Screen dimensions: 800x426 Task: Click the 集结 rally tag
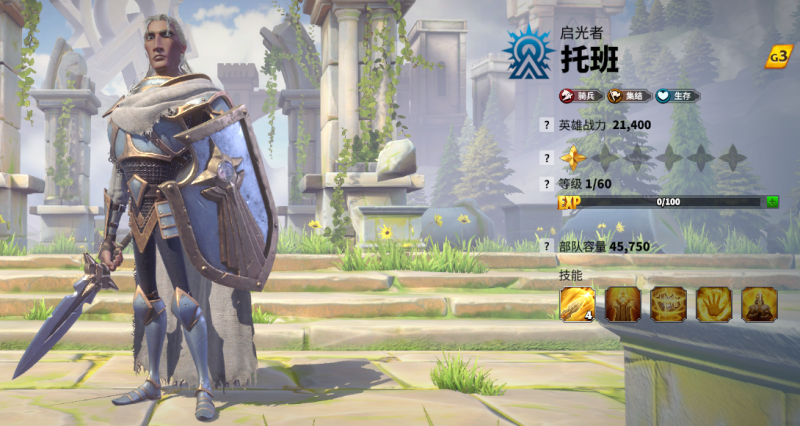629,96
